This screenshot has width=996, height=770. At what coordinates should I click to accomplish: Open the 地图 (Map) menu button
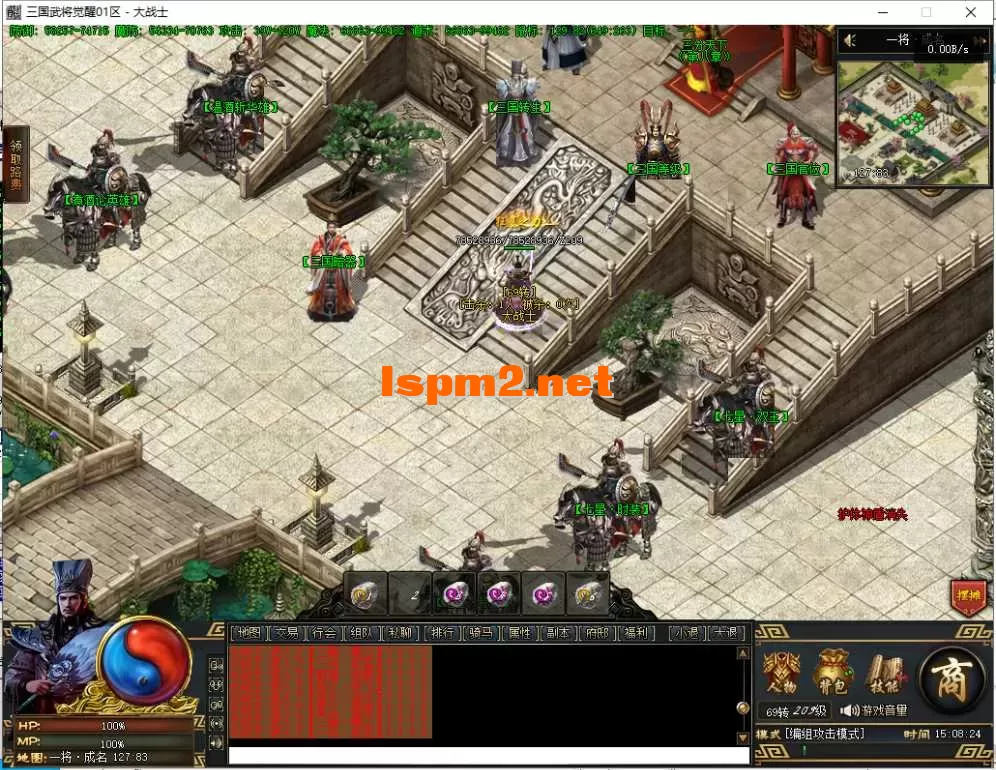pos(250,633)
